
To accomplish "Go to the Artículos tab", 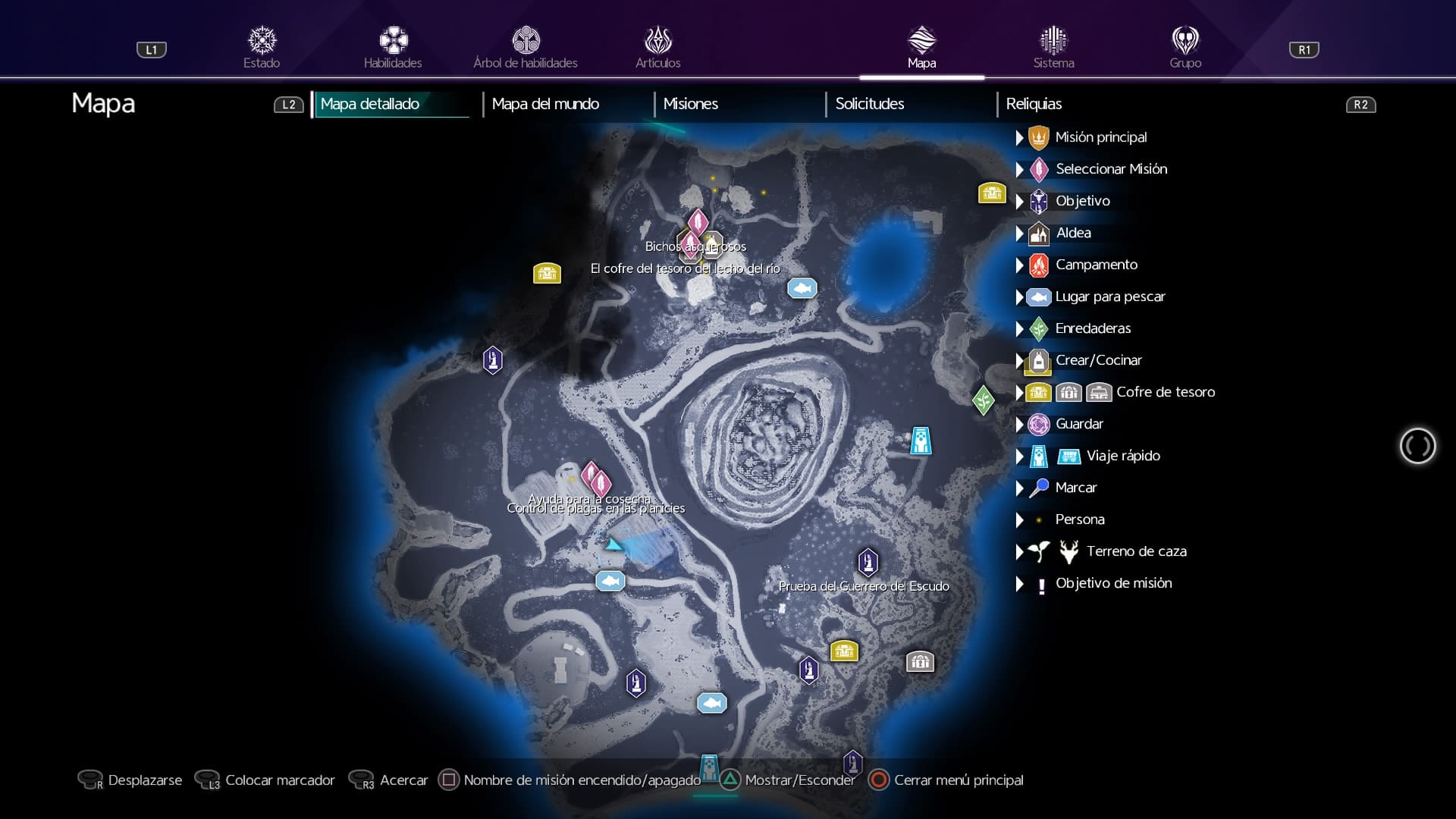I will (x=657, y=48).
